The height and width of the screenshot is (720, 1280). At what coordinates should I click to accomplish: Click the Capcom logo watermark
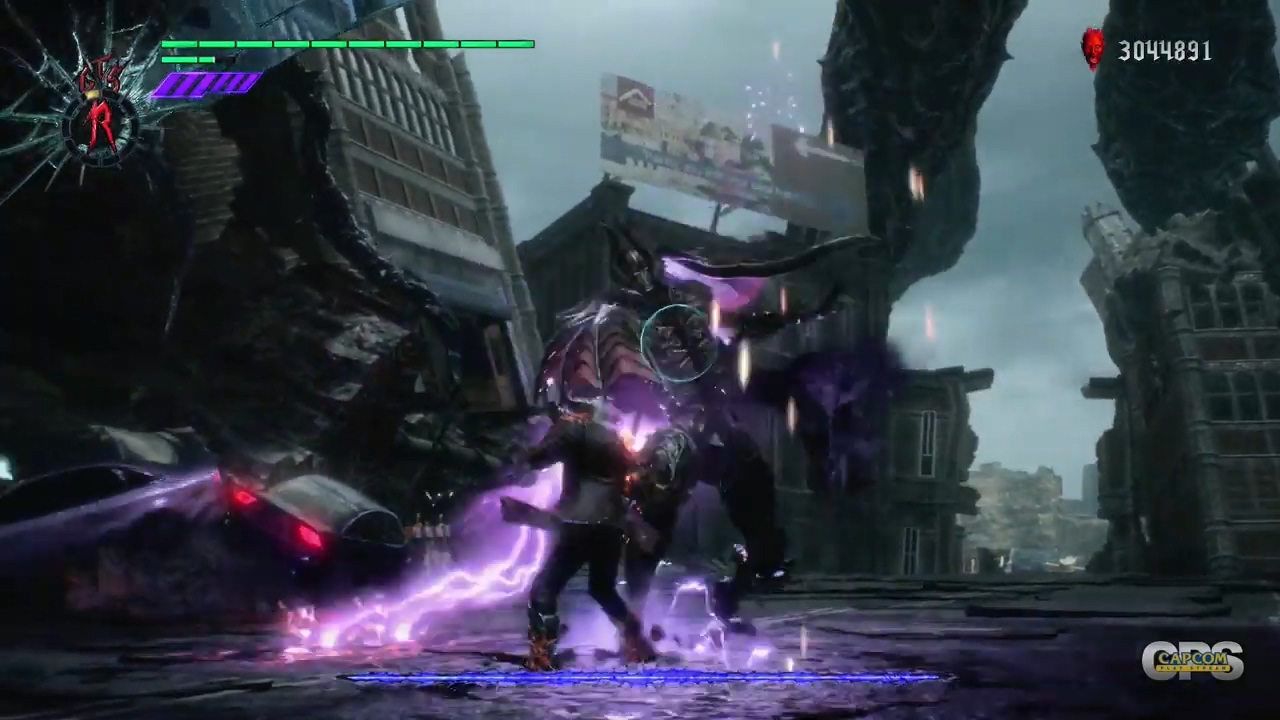pyautogui.click(x=1192, y=661)
